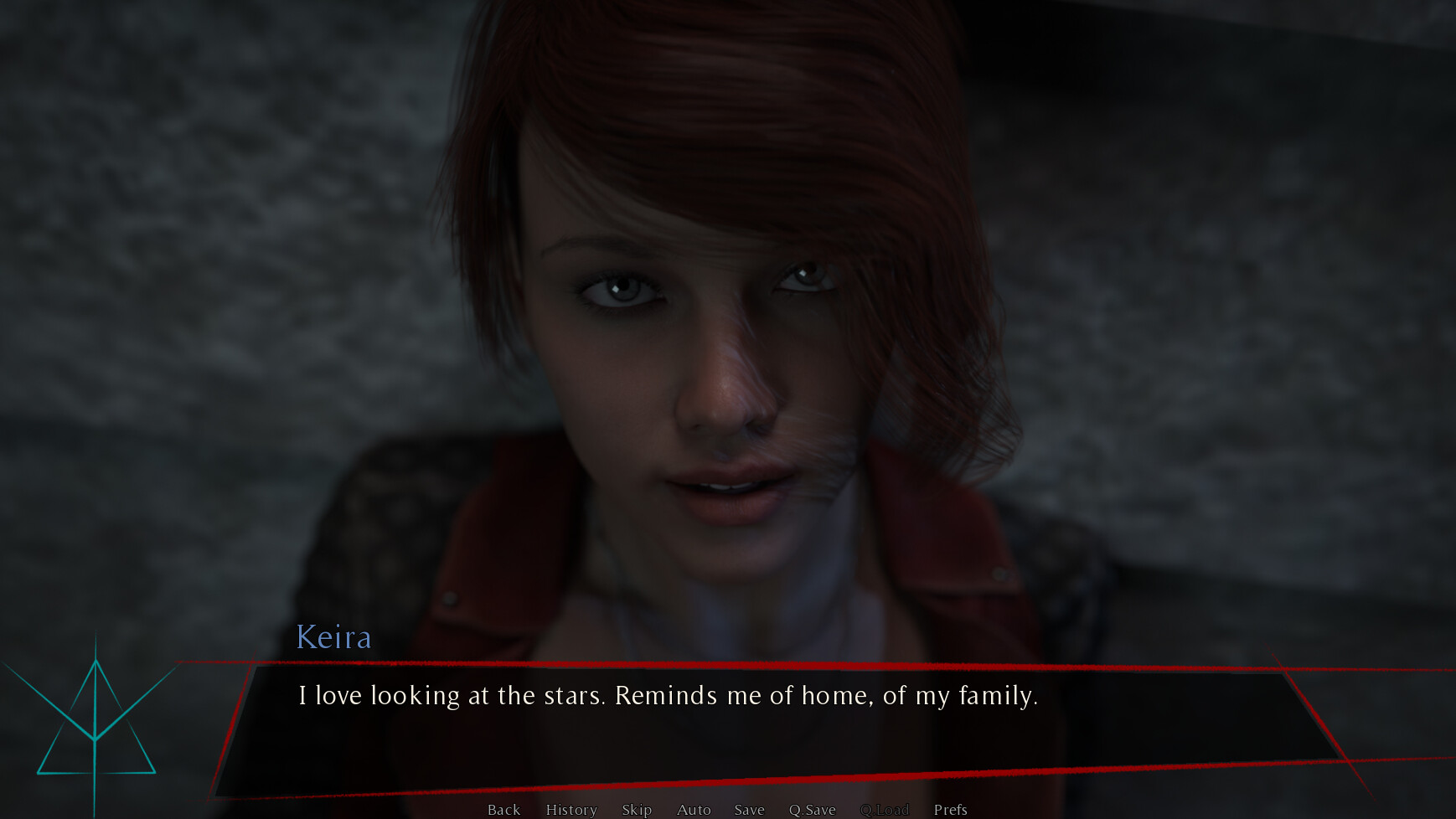This screenshot has width=1456, height=819.
Task: Click the dialogue box to advance the text
Action: 754,729
